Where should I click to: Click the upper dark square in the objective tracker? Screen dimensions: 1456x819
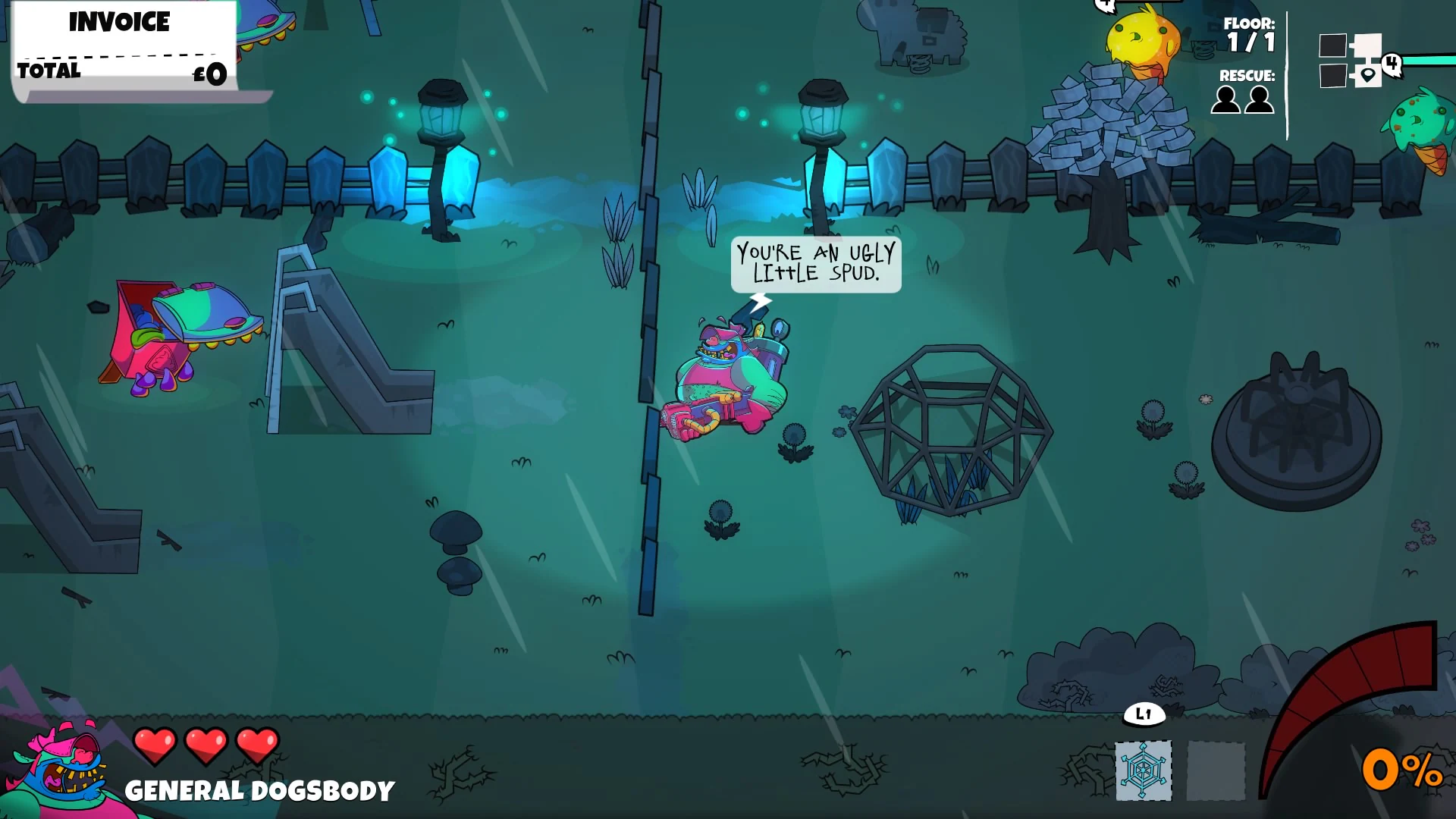[1332, 45]
